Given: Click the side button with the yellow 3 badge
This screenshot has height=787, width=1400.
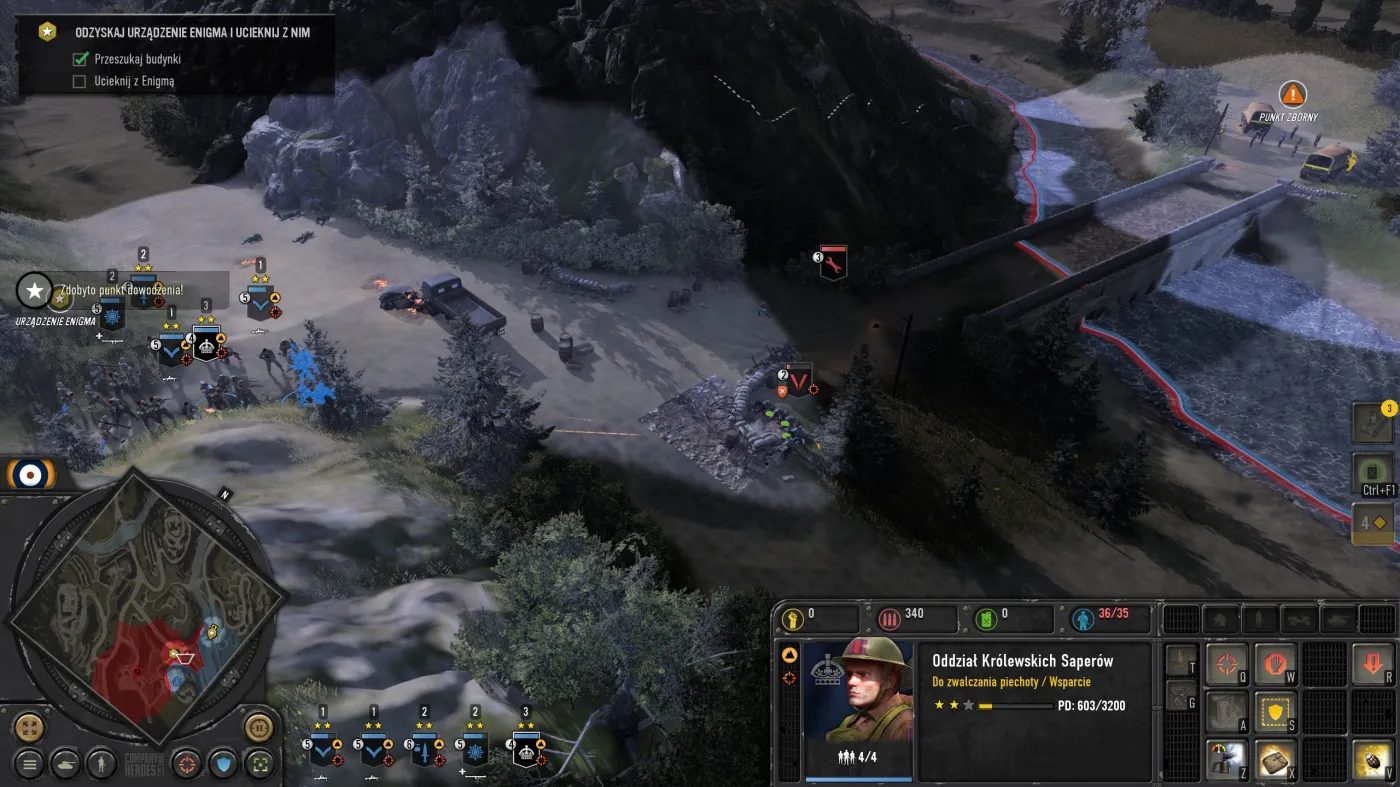Looking at the screenshot, I should (1372, 423).
